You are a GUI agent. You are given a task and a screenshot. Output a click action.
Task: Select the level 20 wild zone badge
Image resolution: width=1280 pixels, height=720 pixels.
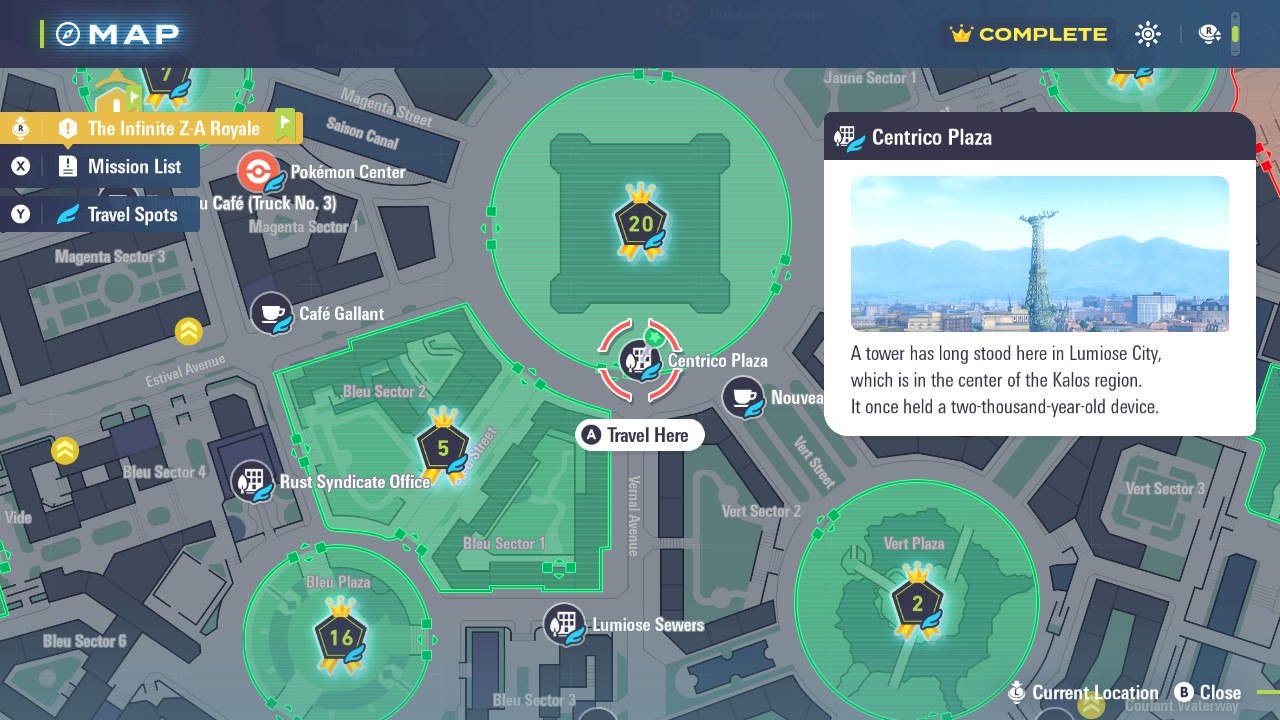tap(640, 224)
